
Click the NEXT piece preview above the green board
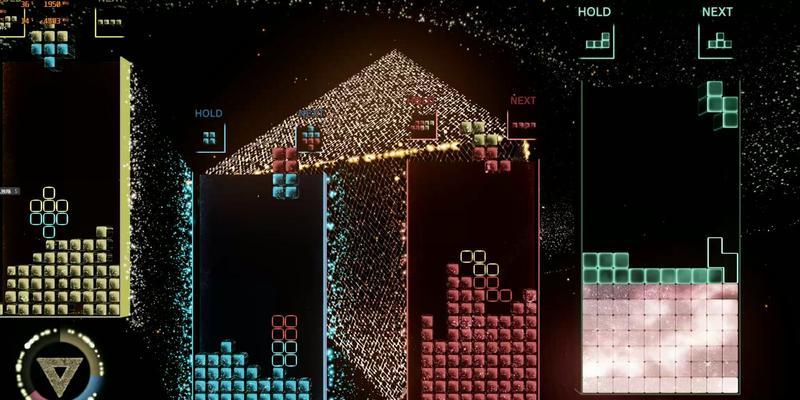pyautogui.click(x=716, y=42)
